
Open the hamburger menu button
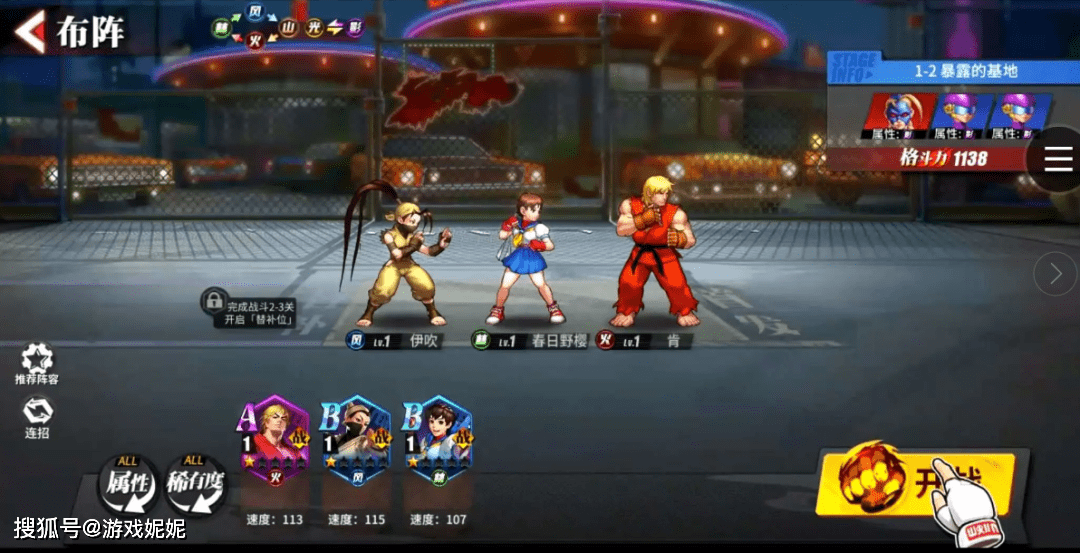pos(1058,158)
